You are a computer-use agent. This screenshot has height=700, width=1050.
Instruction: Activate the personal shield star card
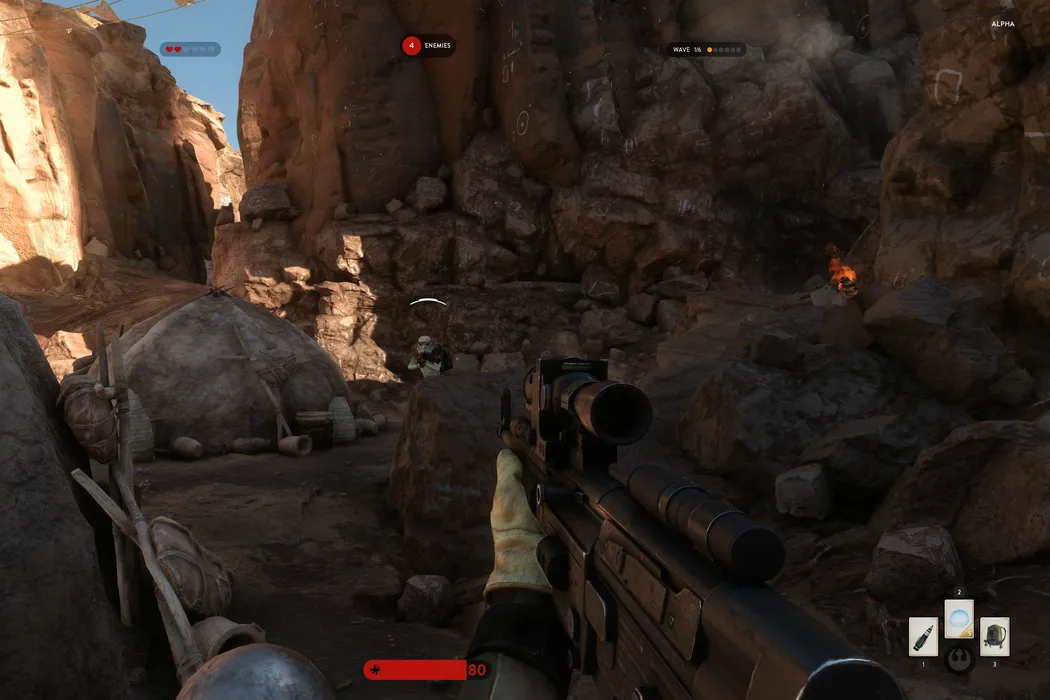[959, 619]
